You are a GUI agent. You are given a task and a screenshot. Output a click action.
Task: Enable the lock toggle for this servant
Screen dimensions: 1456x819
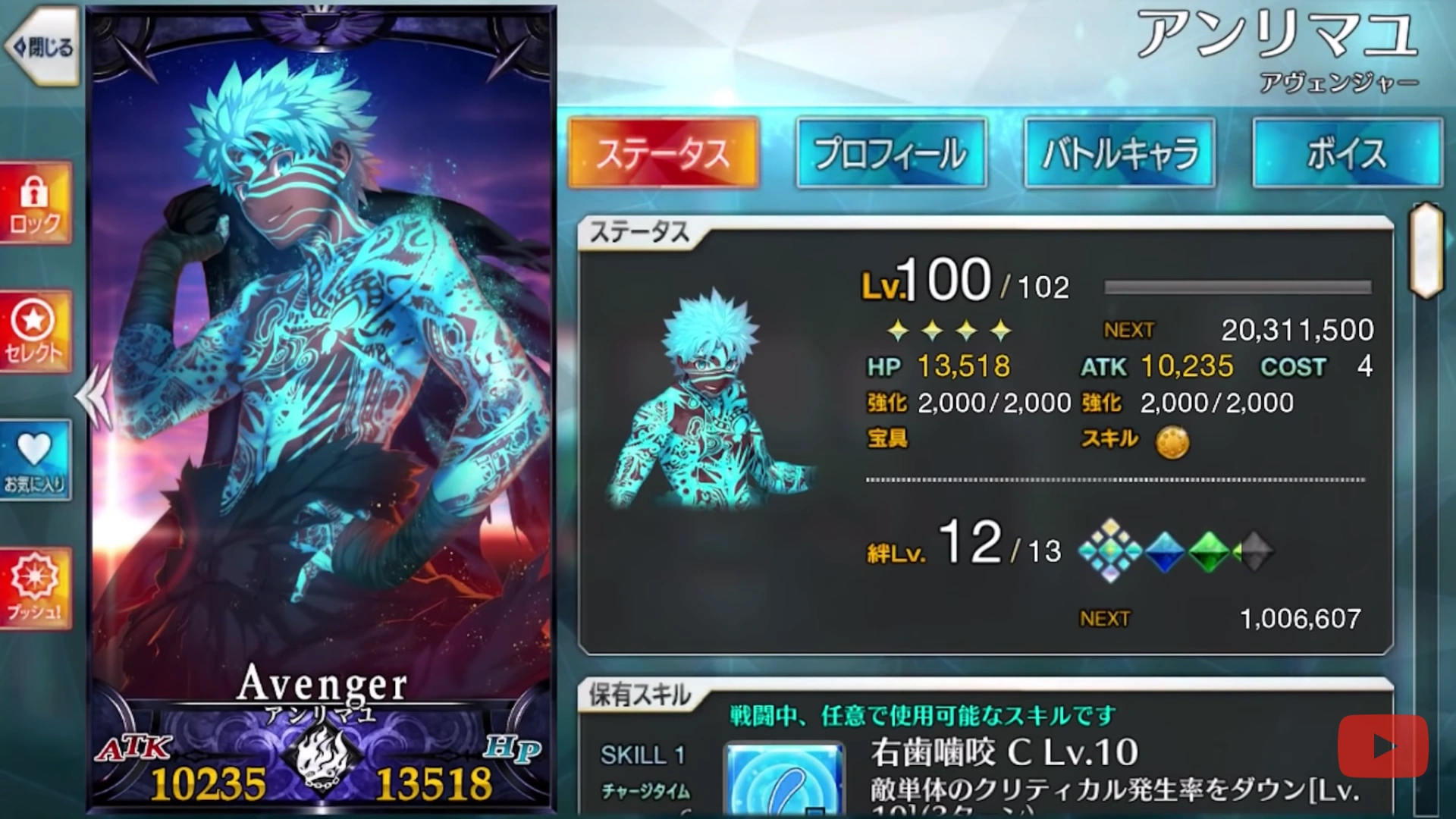click(35, 199)
